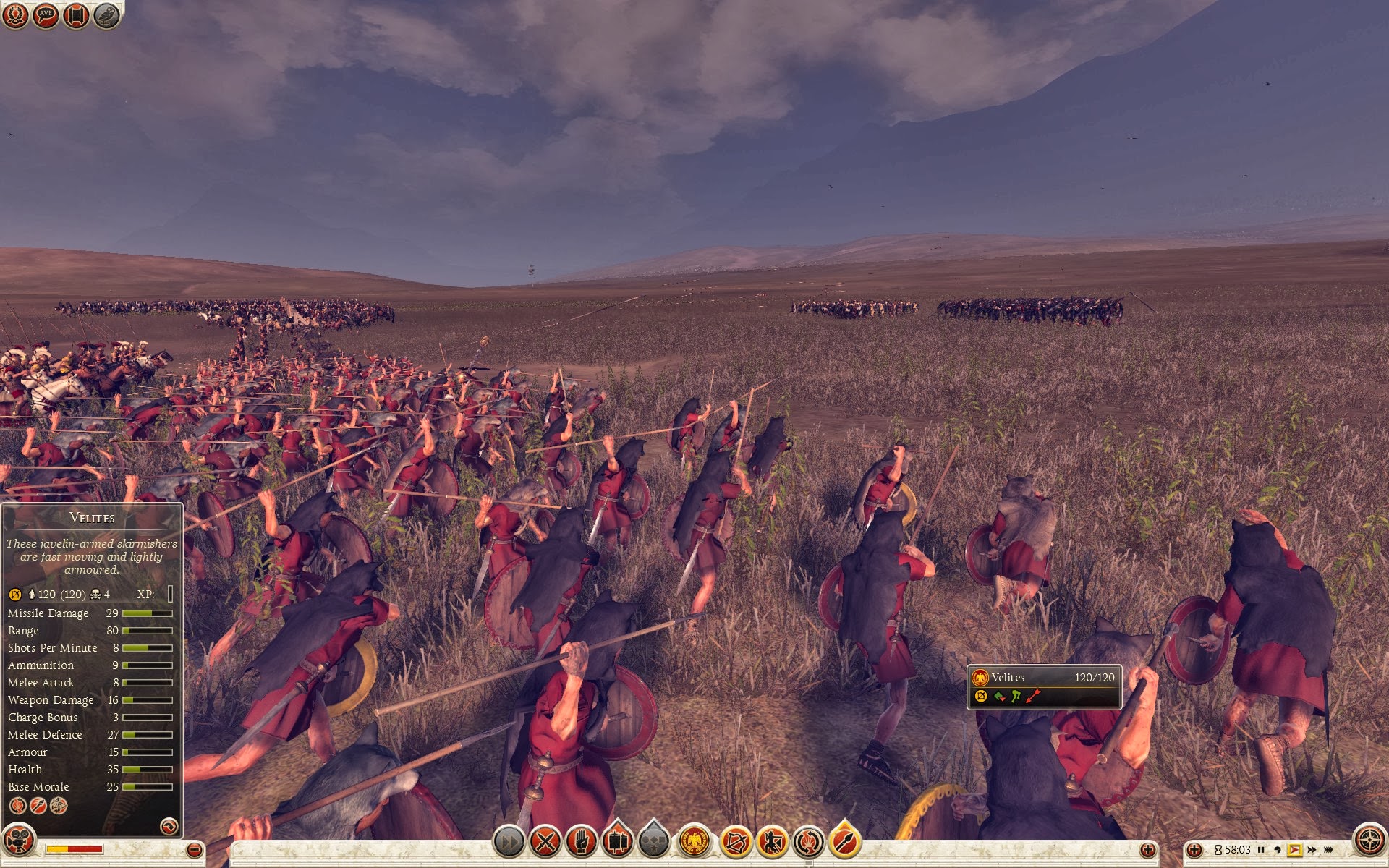Set battle to normal play speed

tap(1294, 850)
